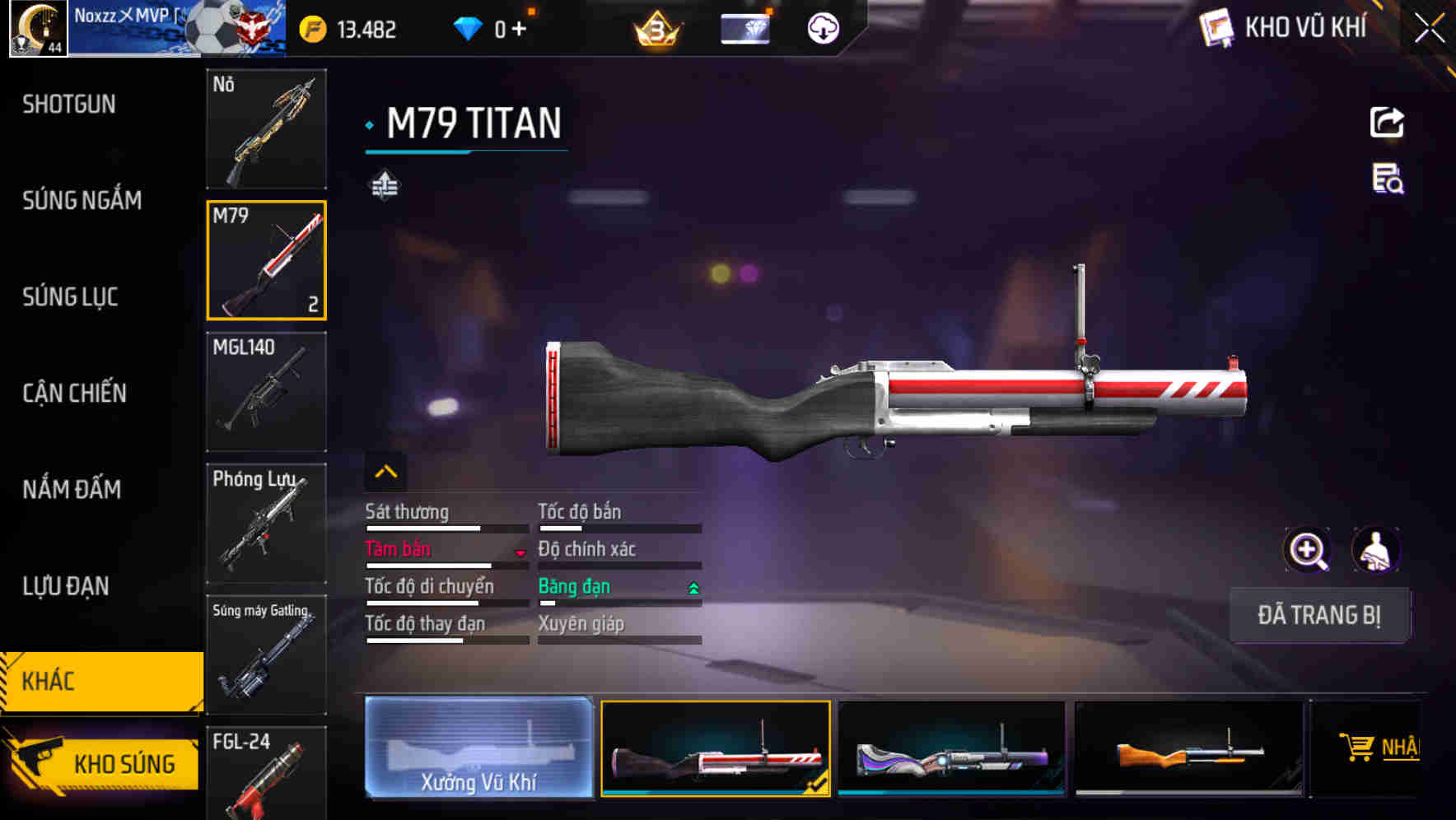Click the ĐÃ TRANG BỊ button
The image size is (1456, 820).
point(1319,615)
